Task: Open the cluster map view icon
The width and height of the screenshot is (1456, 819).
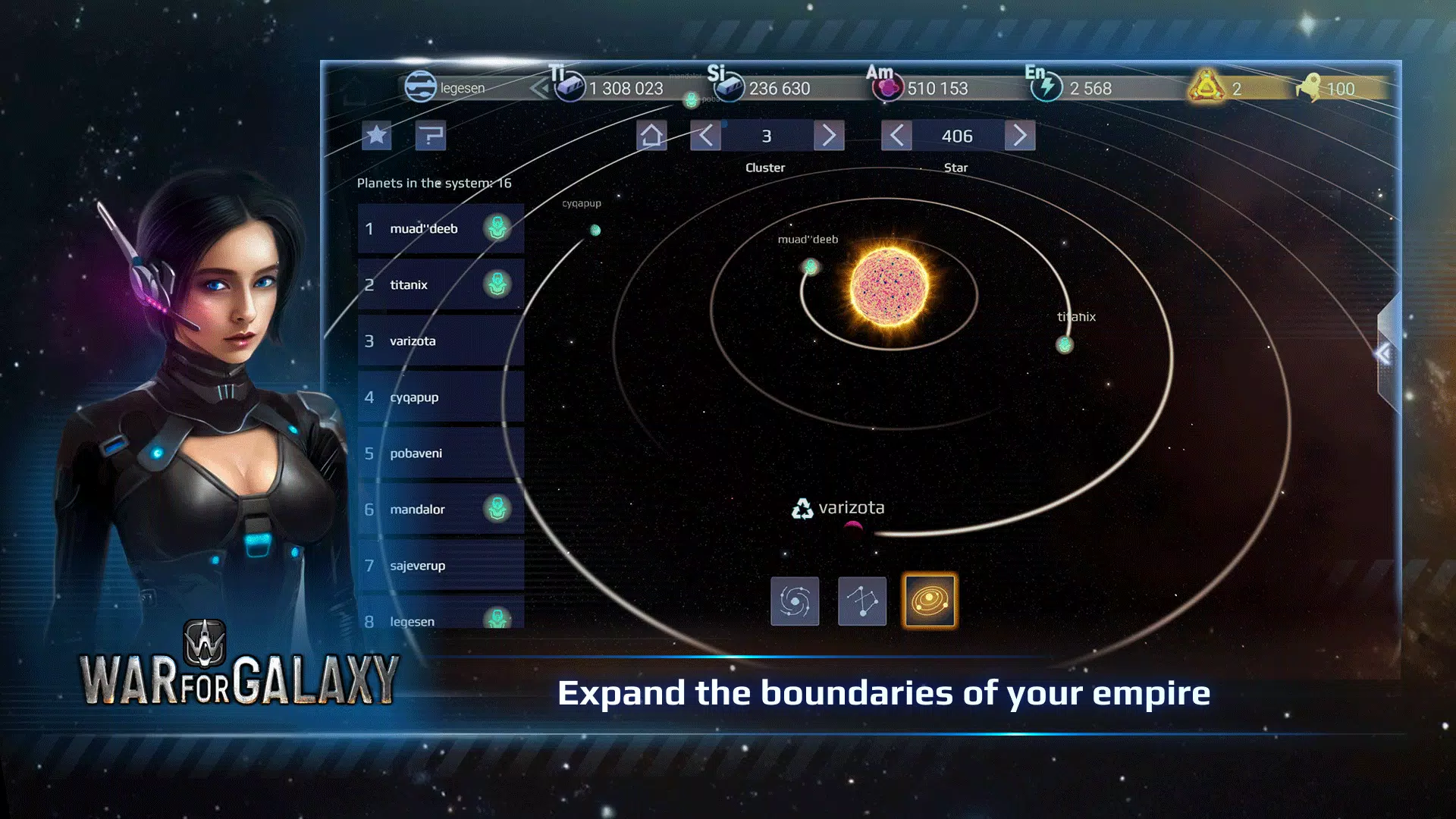Action: pos(863,601)
